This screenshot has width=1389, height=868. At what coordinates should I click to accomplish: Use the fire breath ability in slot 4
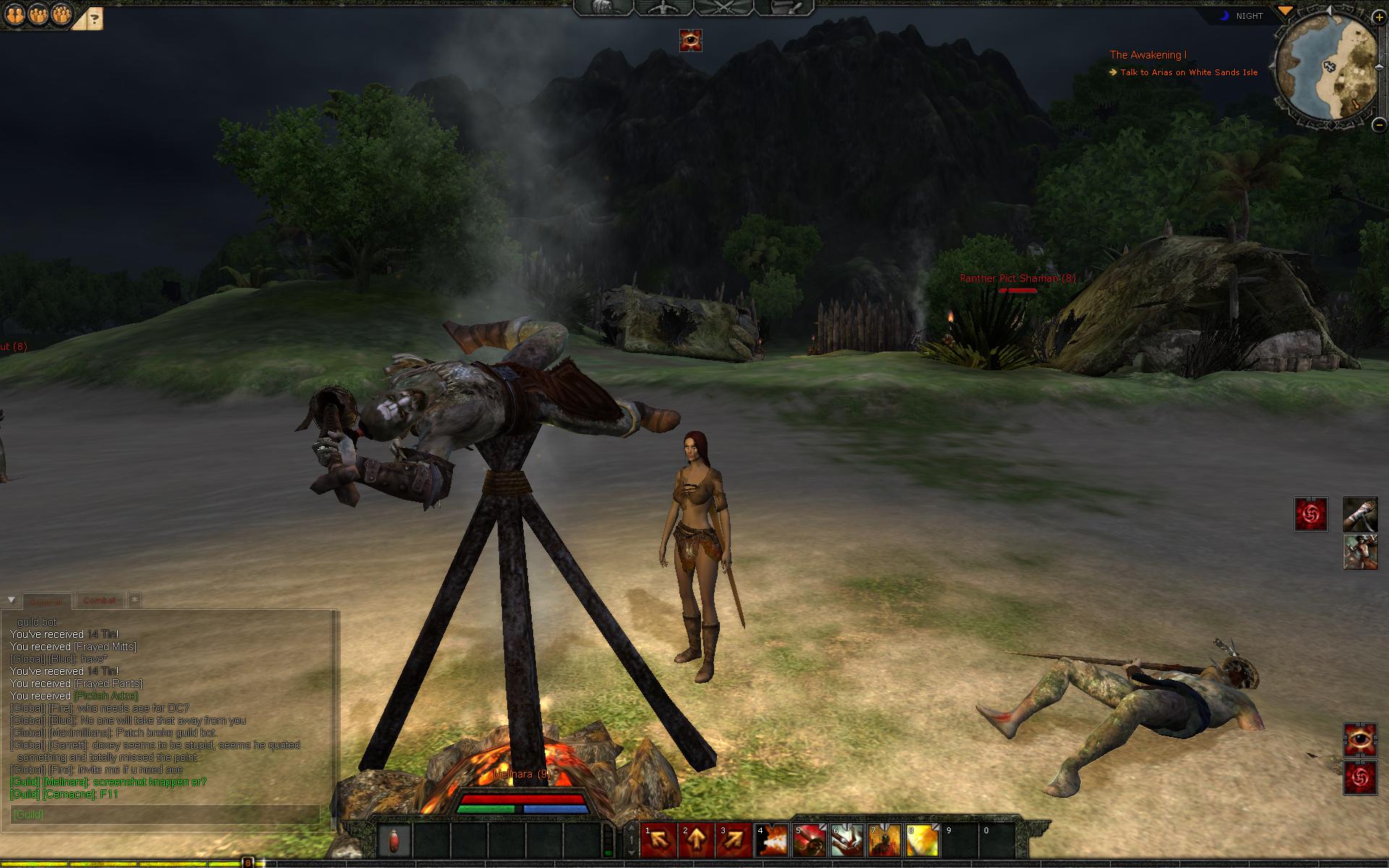771,841
